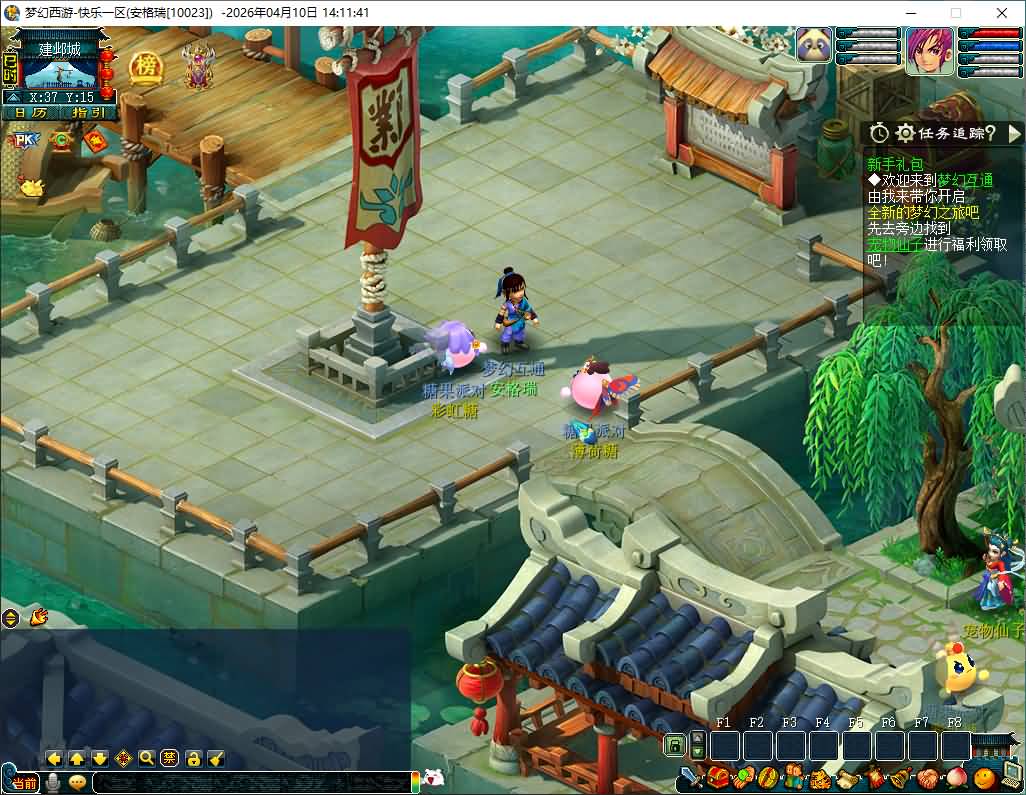Viewport: 1026px width, 795px height.
Task: Toggle the PK mode icon
Action: click(22, 141)
